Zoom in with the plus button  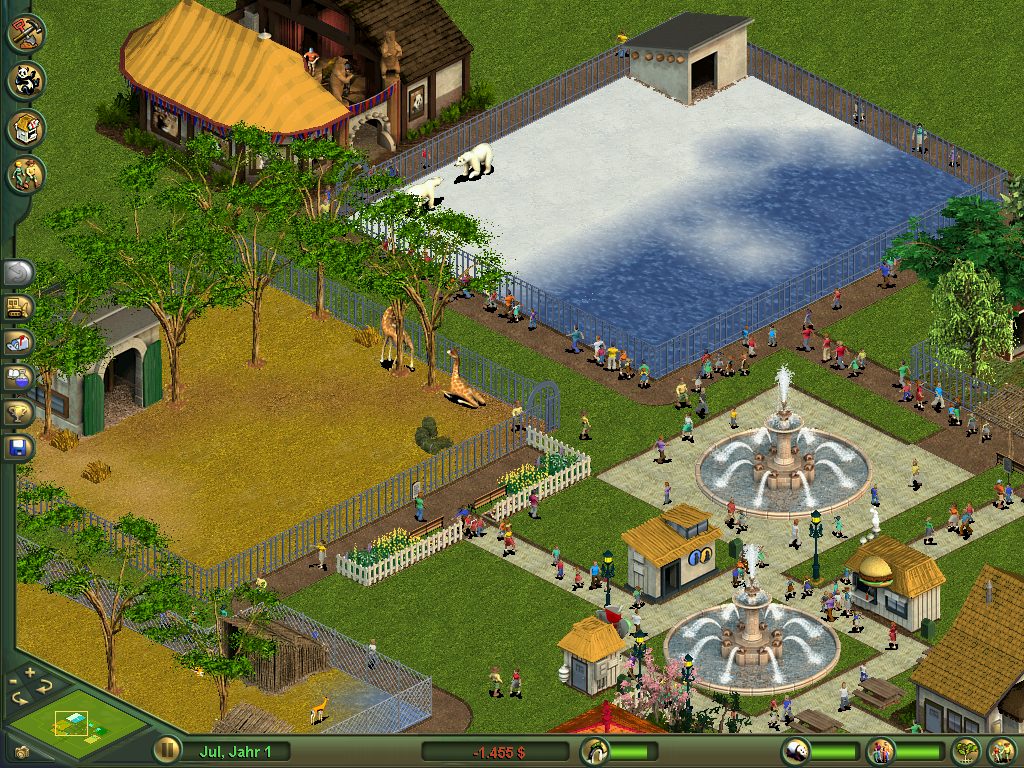(30, 672)
